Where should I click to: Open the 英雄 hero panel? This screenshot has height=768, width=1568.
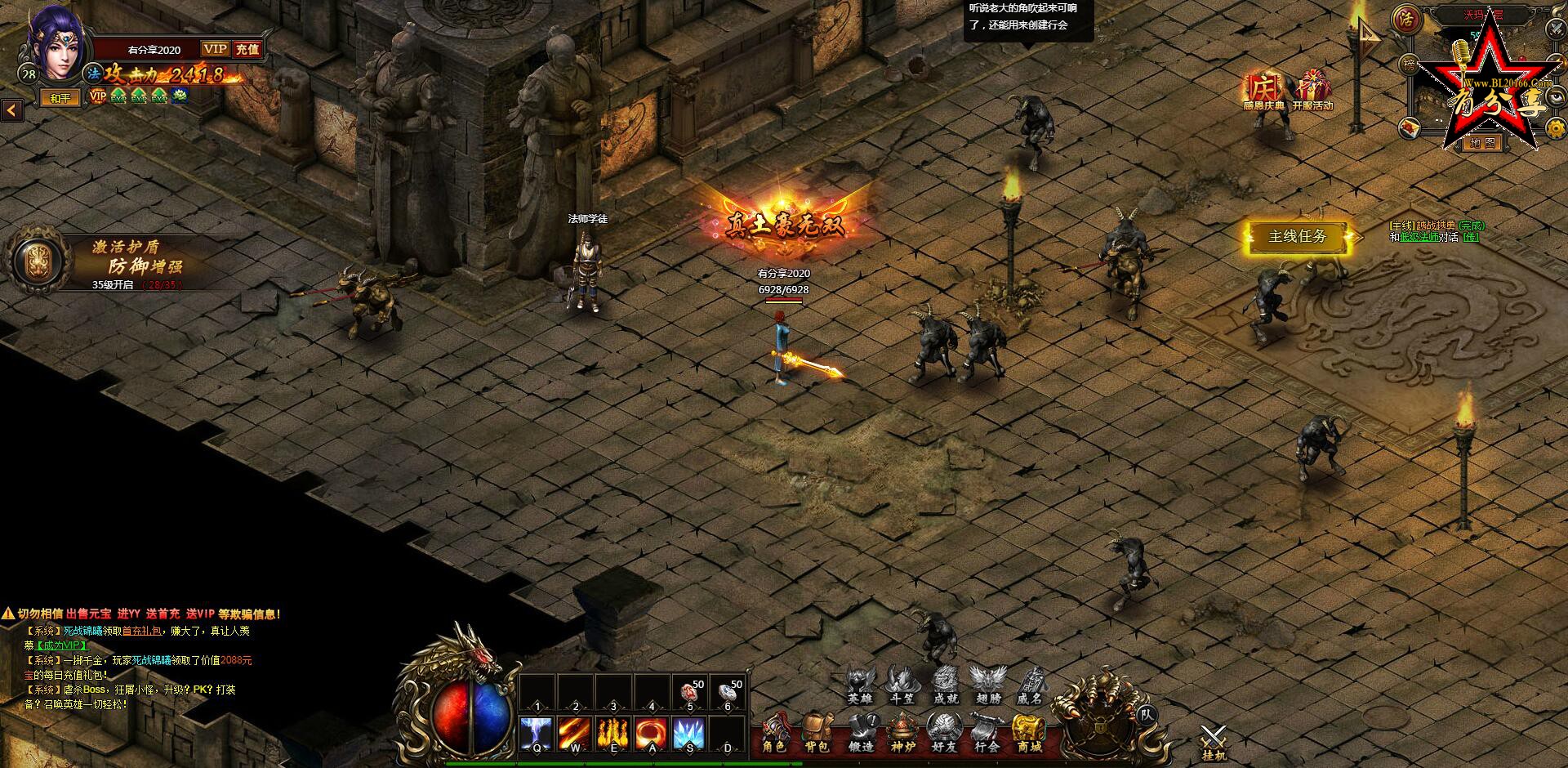tap(860, 685)
